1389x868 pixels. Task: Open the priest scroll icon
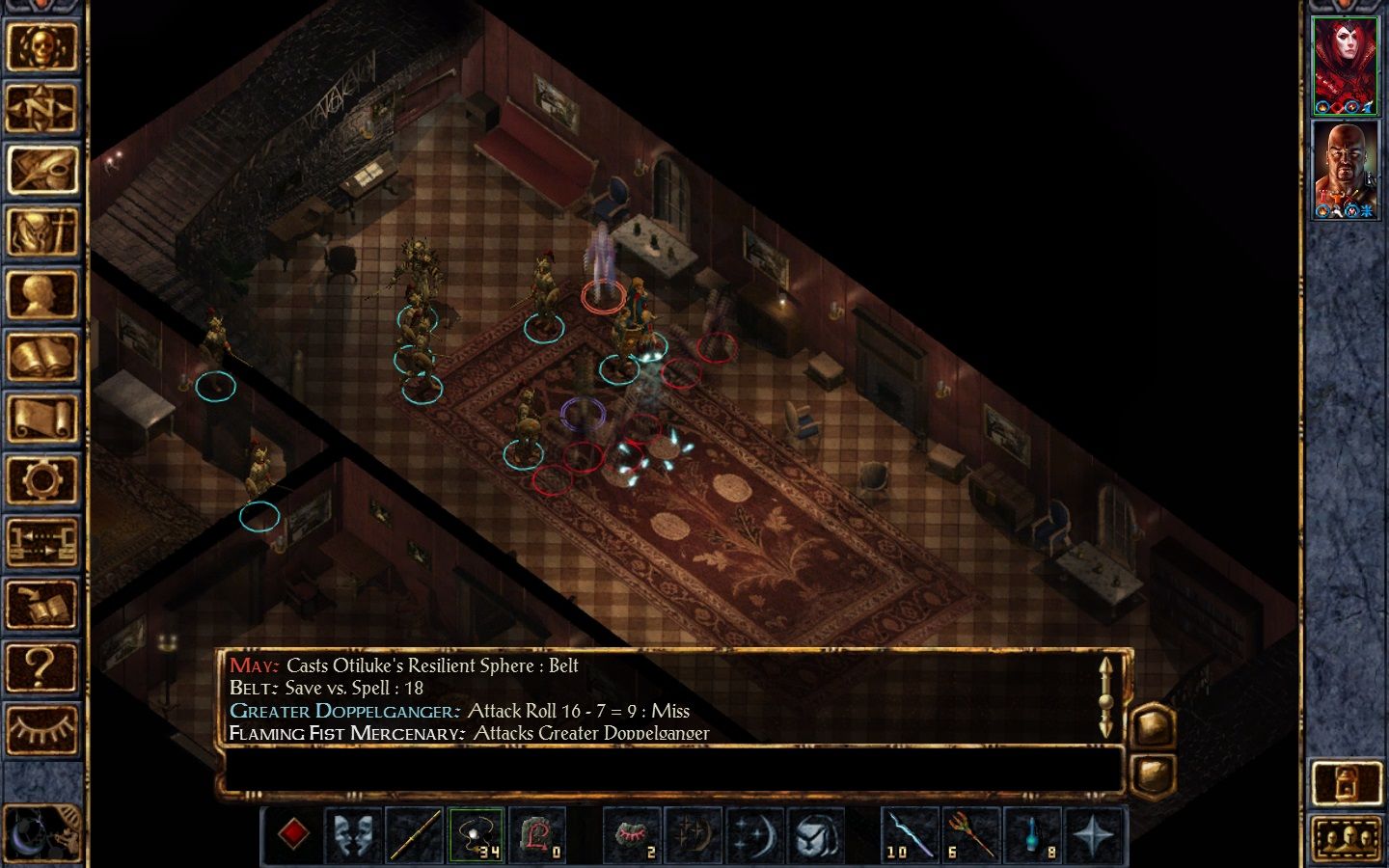click(x=41, y=419)
